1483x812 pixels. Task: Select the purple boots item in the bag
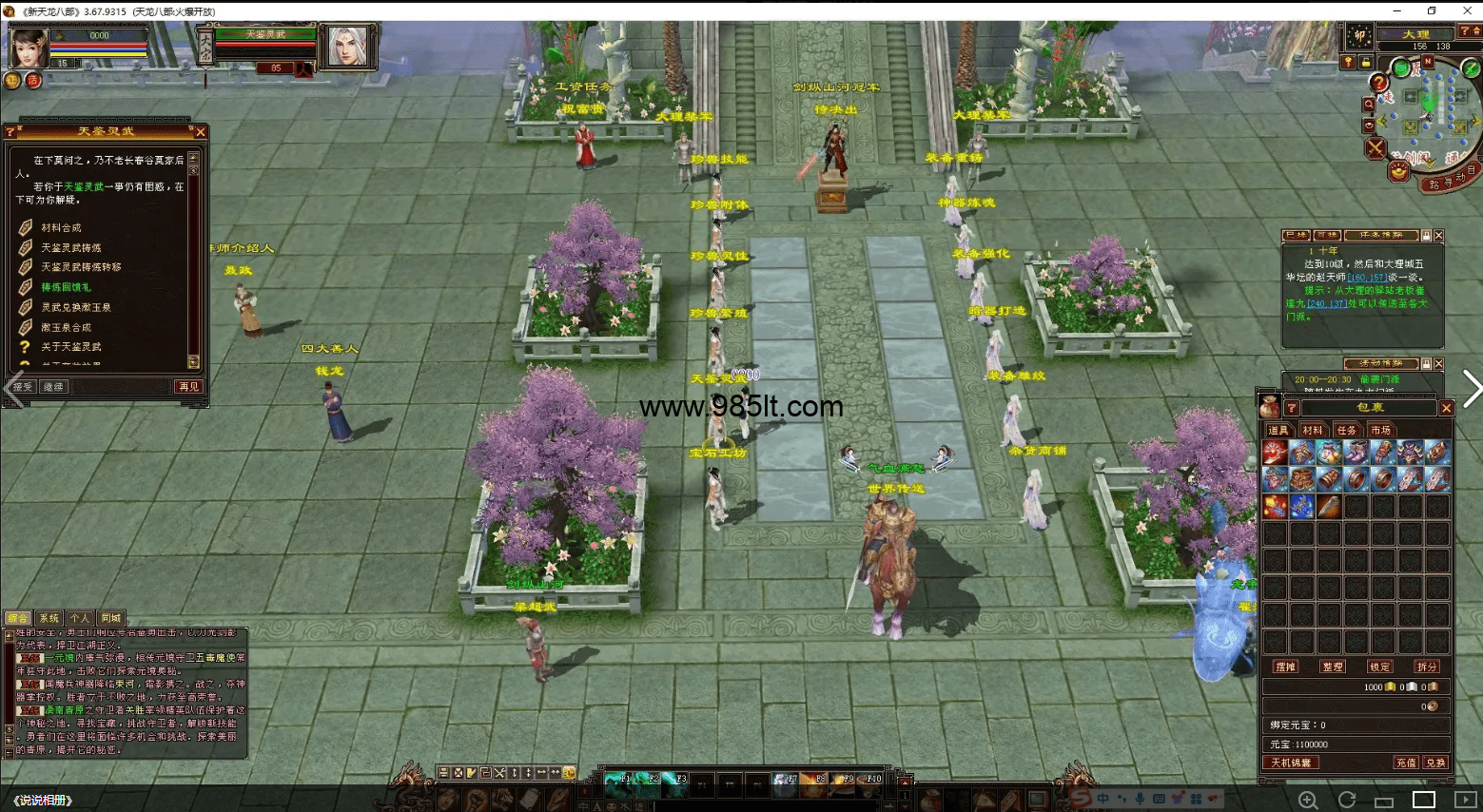(1356, 453)
